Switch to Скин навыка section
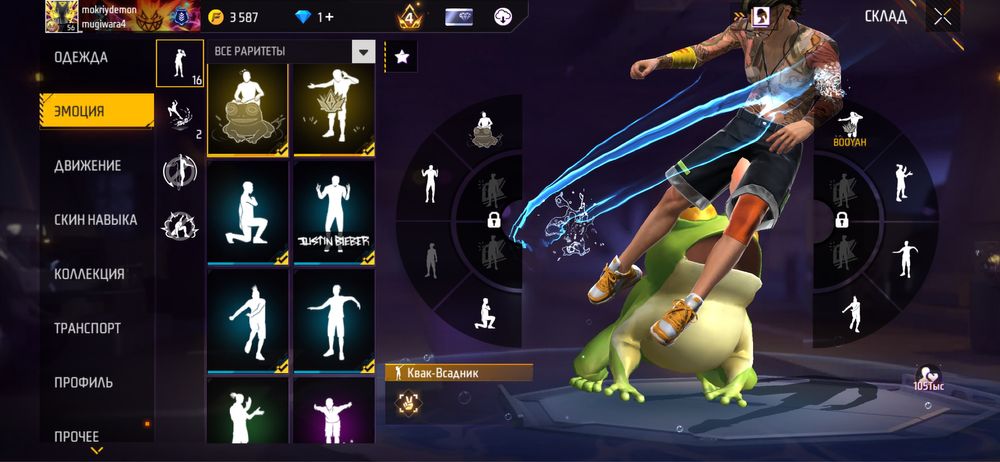The height and width of the screenshot is (462, 1000). coord(95,220)
